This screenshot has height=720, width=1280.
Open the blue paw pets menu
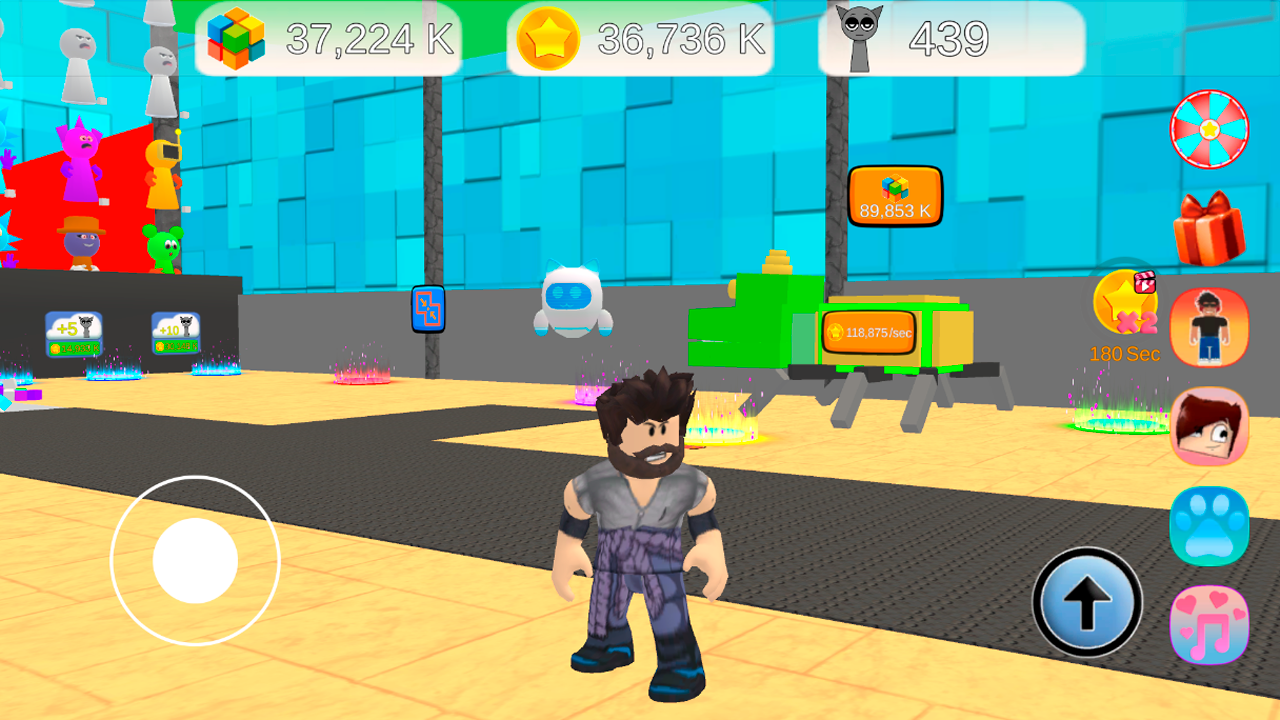pos(1209,525)
